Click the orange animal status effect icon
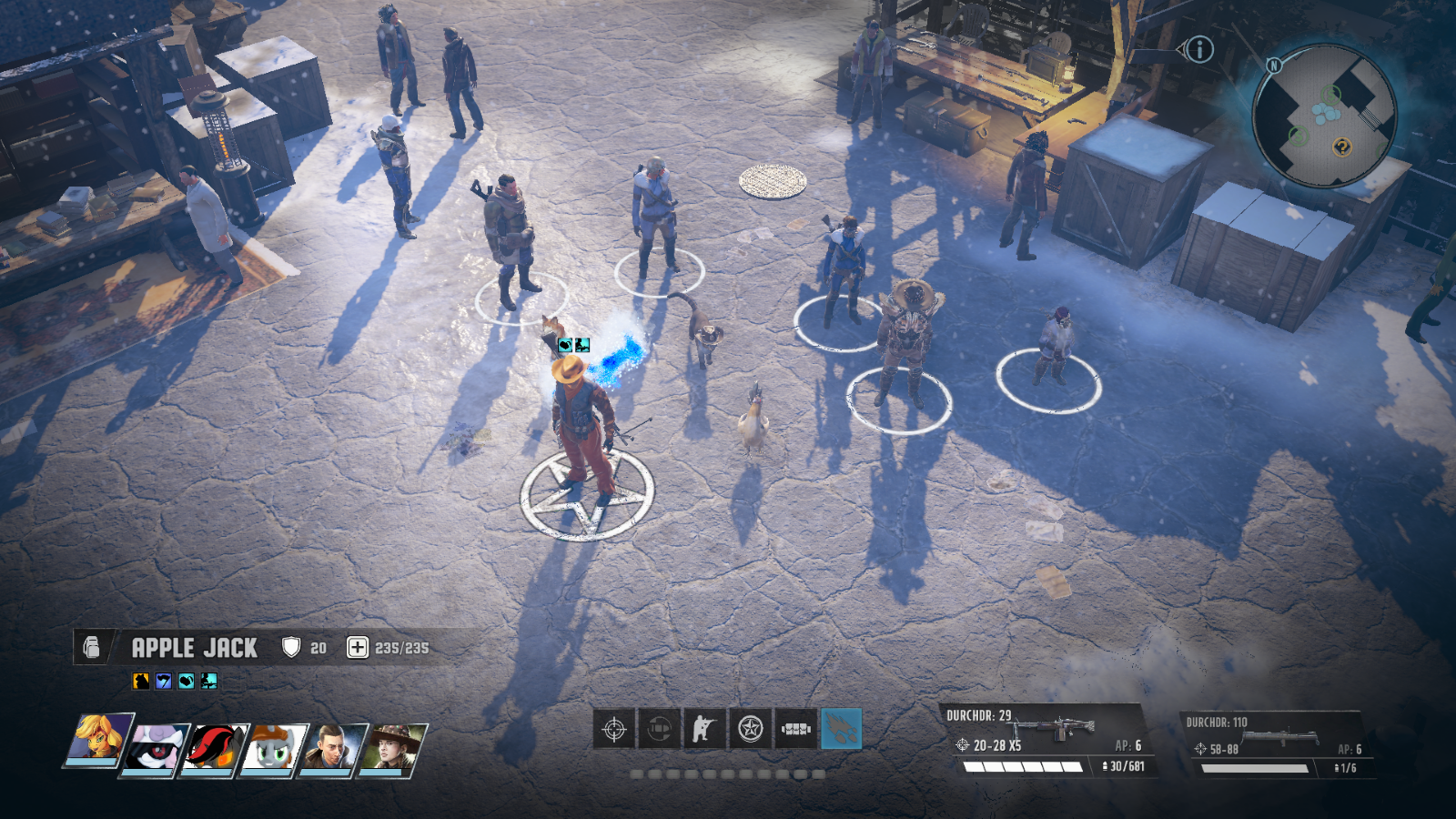1456x819 pixels. (x=141, y=681)
